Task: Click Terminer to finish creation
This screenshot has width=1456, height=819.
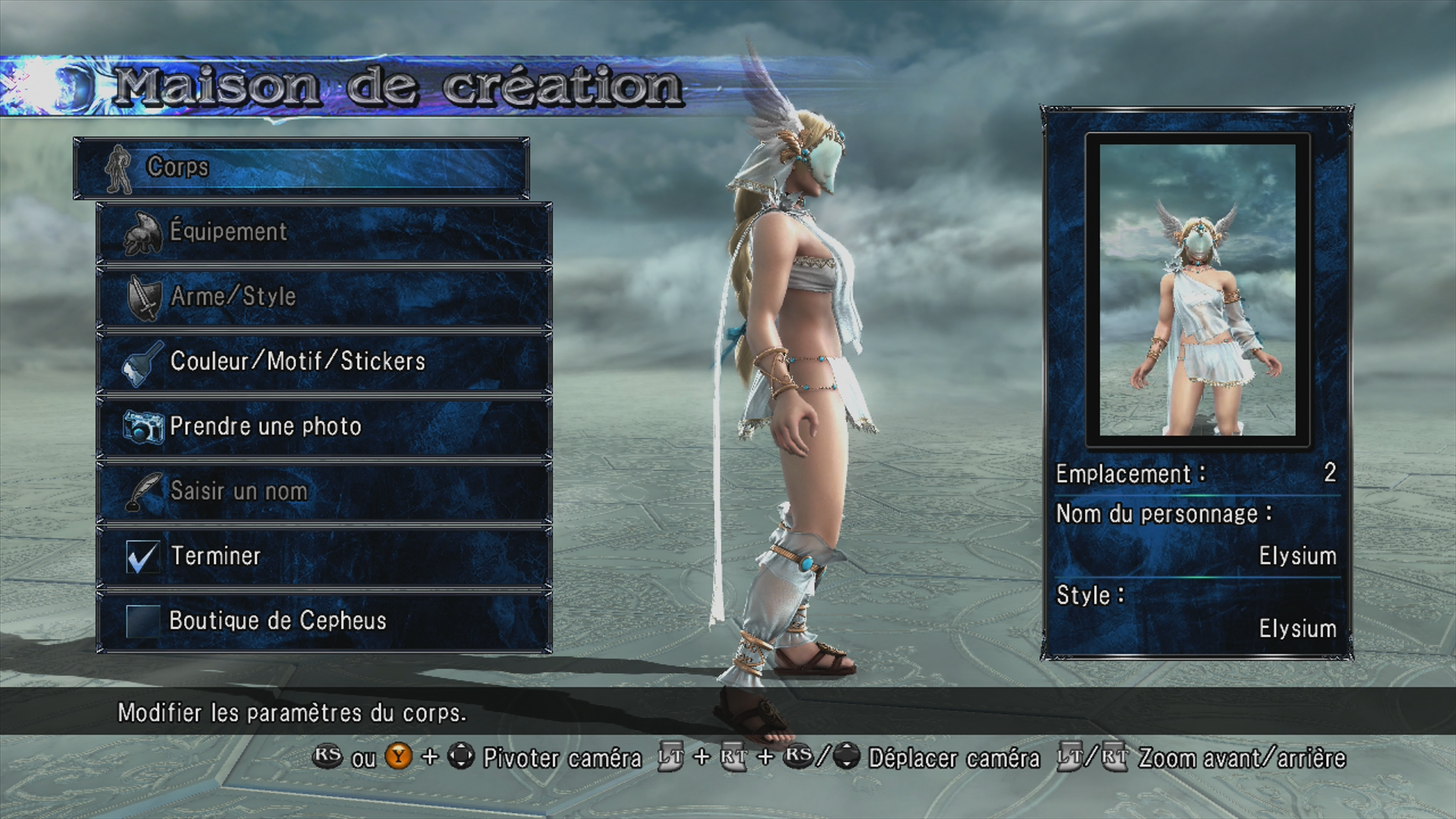Action: click(324, 556)
